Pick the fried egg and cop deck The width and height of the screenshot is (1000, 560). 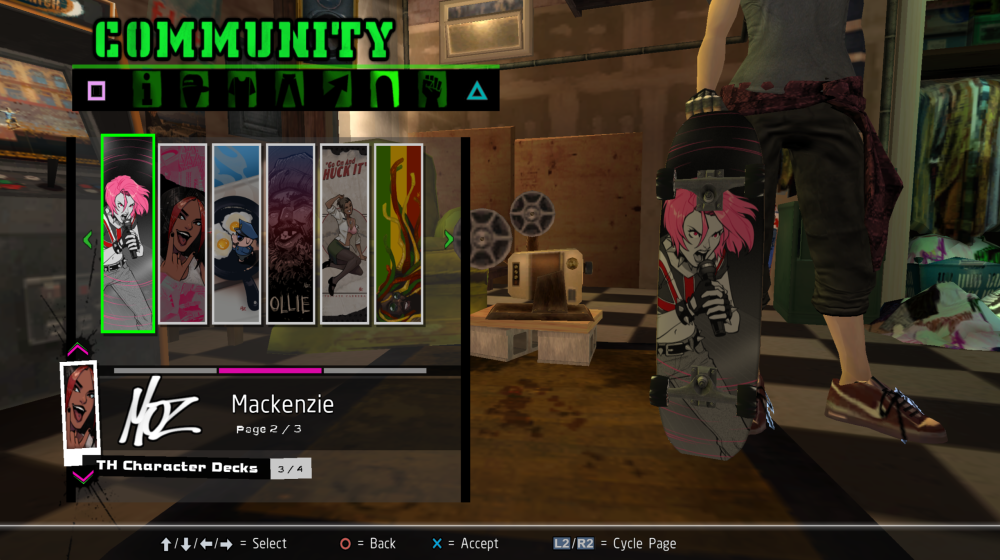237,233
